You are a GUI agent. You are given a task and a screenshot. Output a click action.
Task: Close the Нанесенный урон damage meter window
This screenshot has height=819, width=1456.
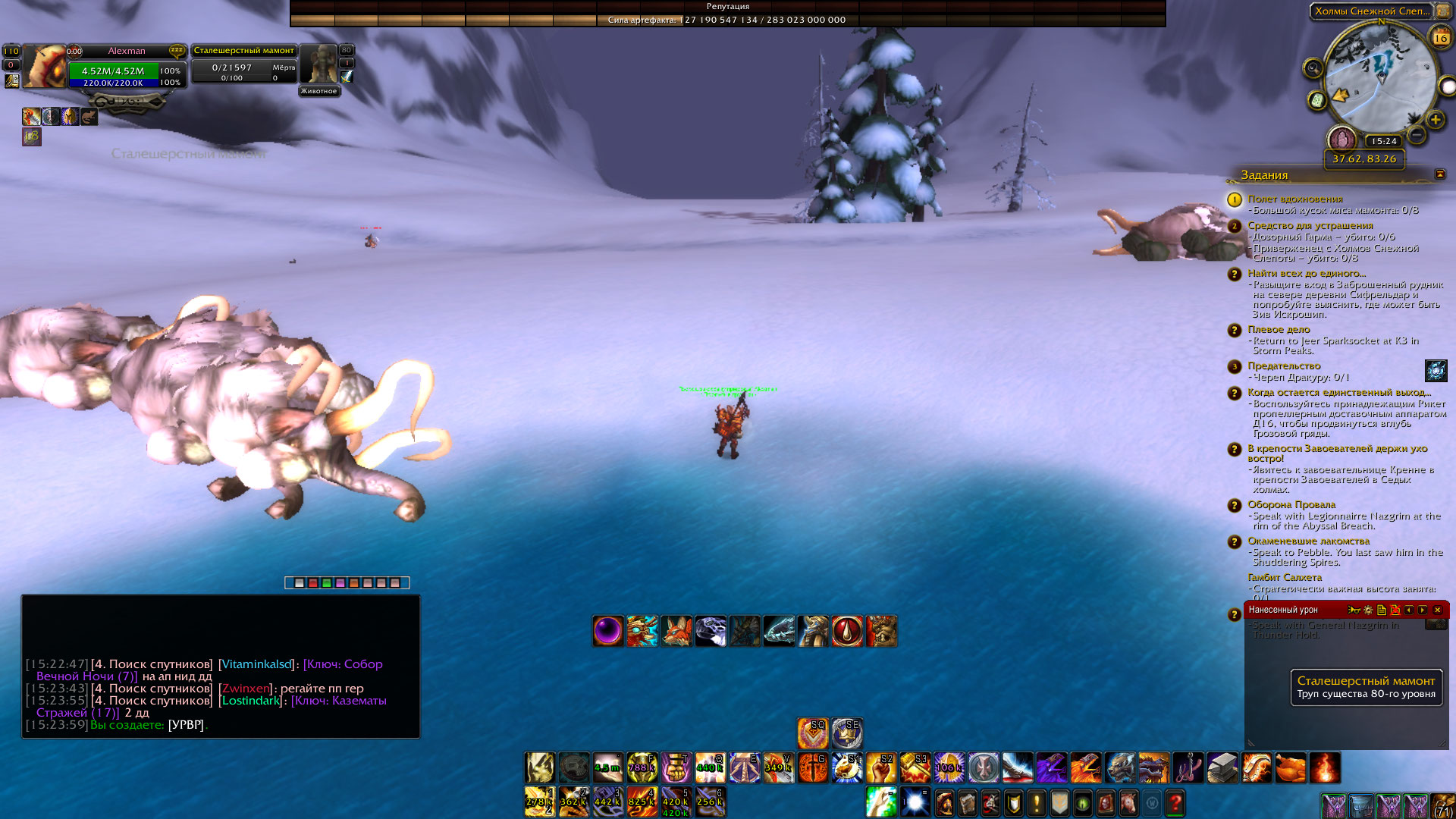click(1437, 610)
